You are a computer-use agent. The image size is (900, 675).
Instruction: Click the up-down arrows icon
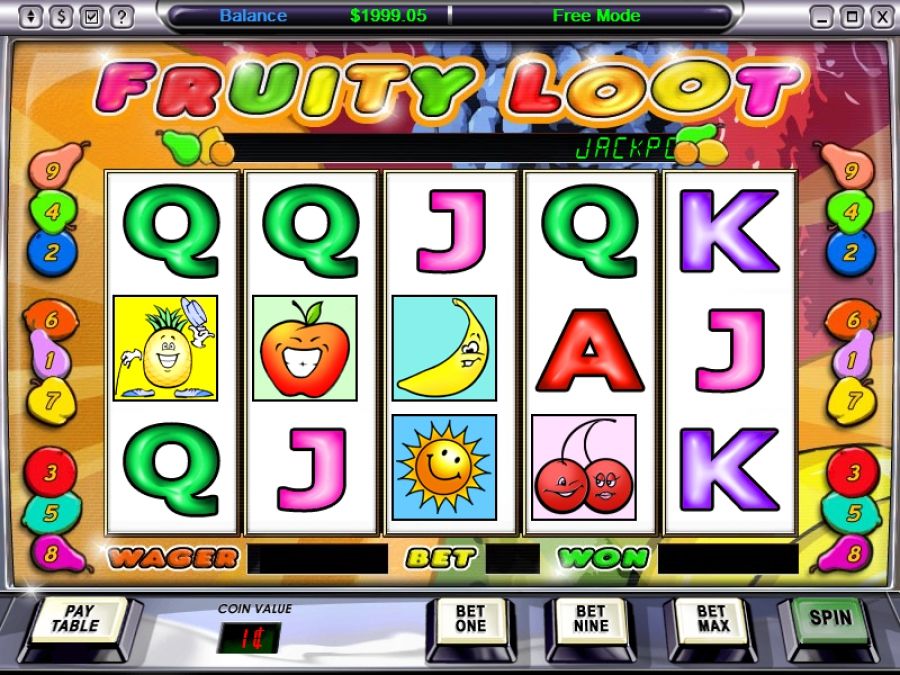tap(32, 16)
